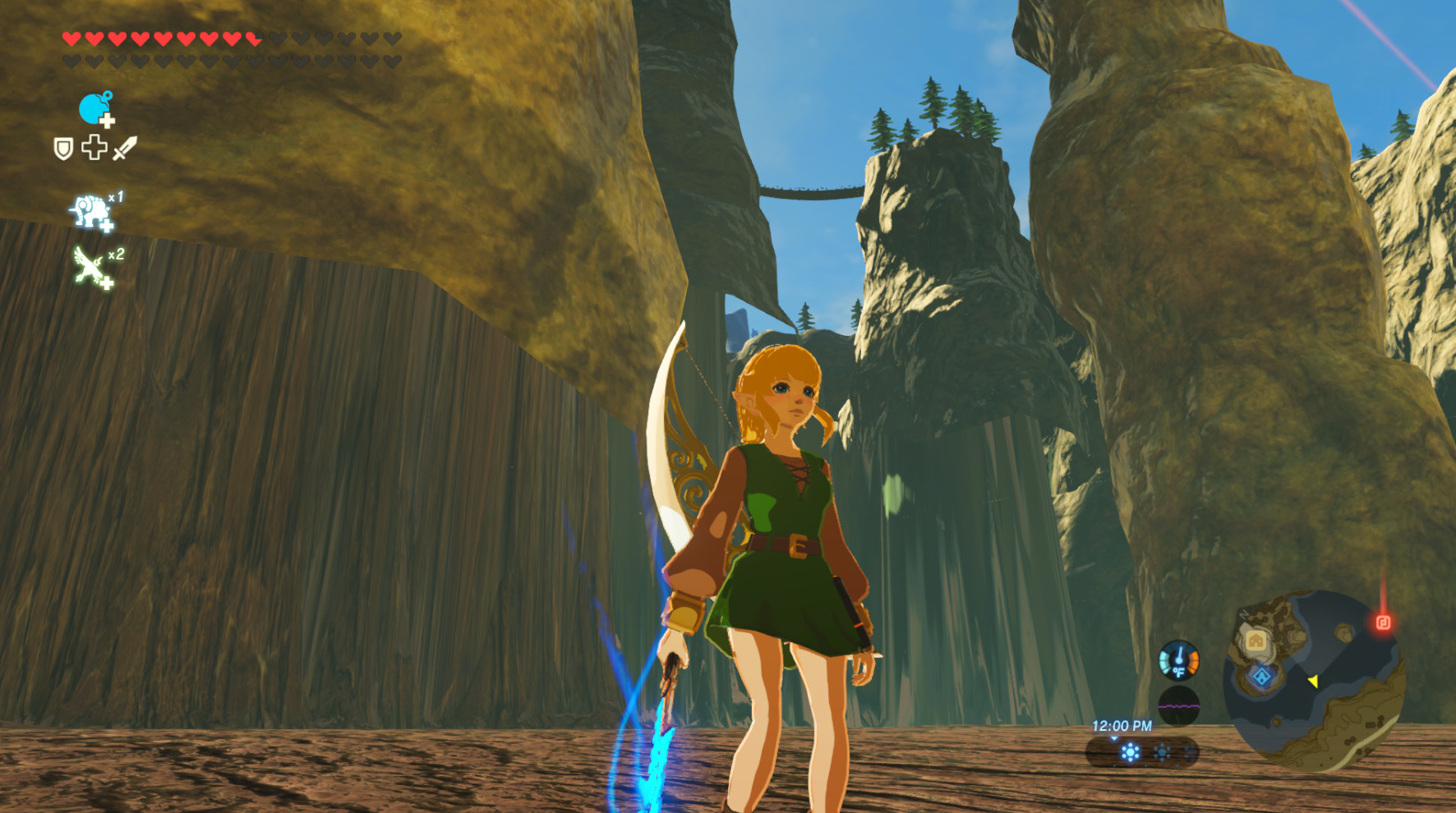Toggle the Fahrenheit temperature gauge
1456x813 pixels.
coord(1180,661)
